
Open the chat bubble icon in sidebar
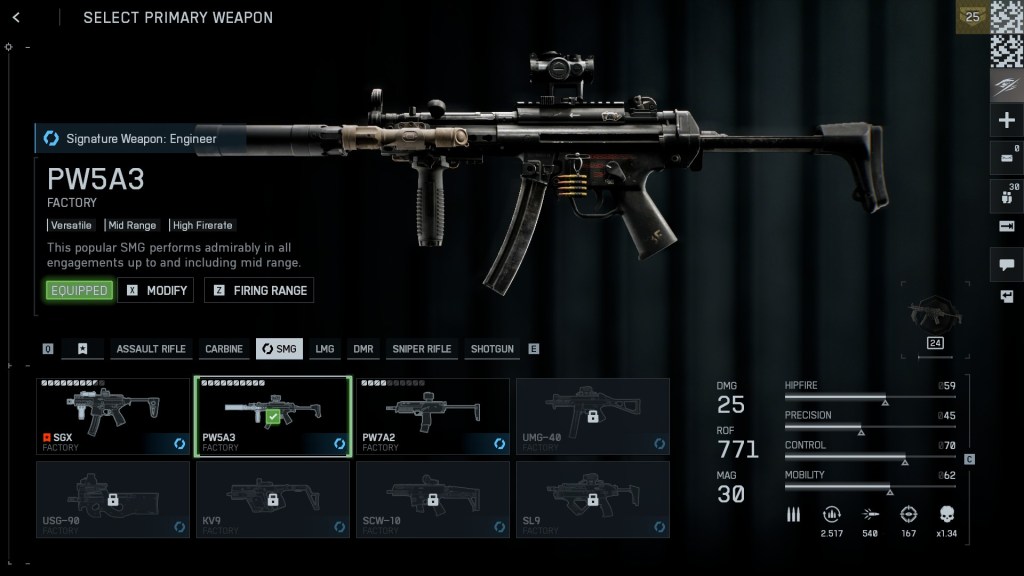coord(1006,265)
